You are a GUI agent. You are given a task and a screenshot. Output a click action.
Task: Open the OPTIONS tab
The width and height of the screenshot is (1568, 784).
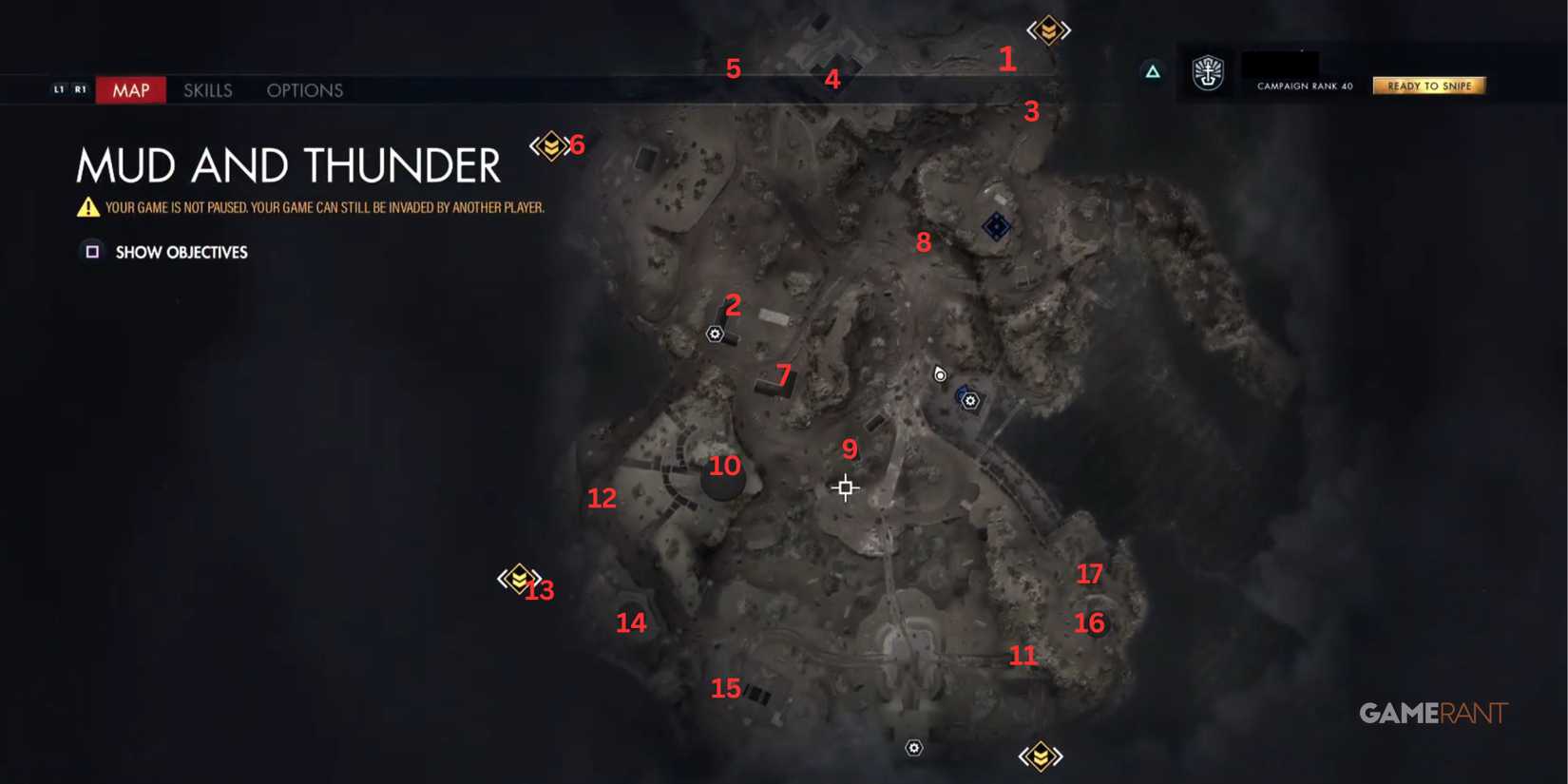304,89
